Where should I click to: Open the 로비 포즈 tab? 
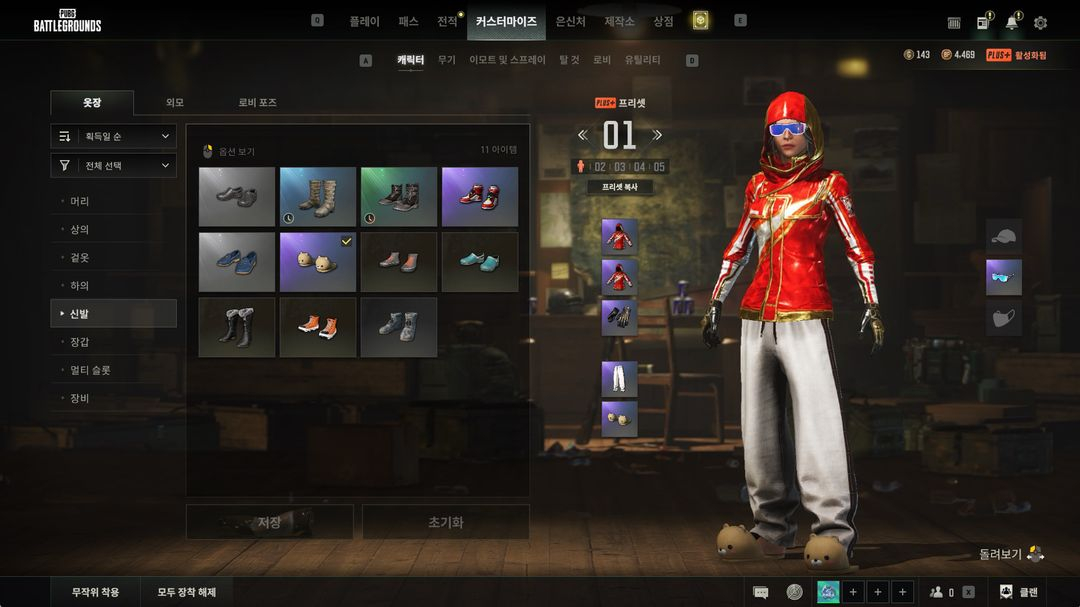pos(257,102)
